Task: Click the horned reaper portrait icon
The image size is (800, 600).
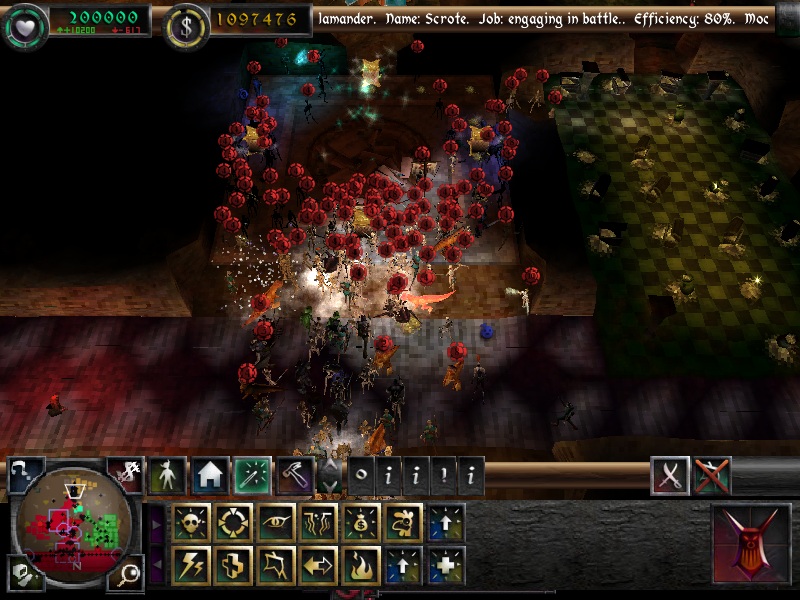Action: [749, 544]
